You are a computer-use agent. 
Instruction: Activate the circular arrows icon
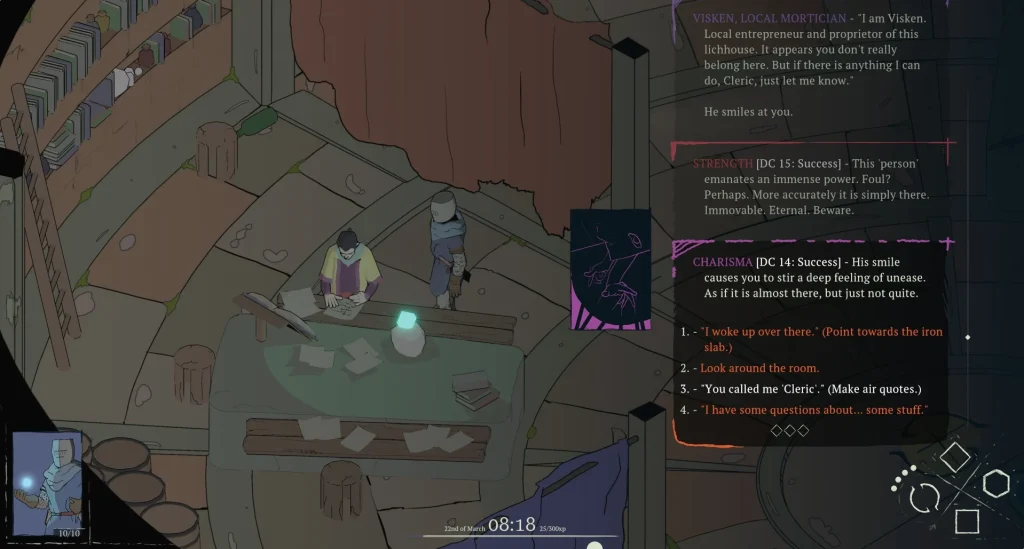(924, 497)
